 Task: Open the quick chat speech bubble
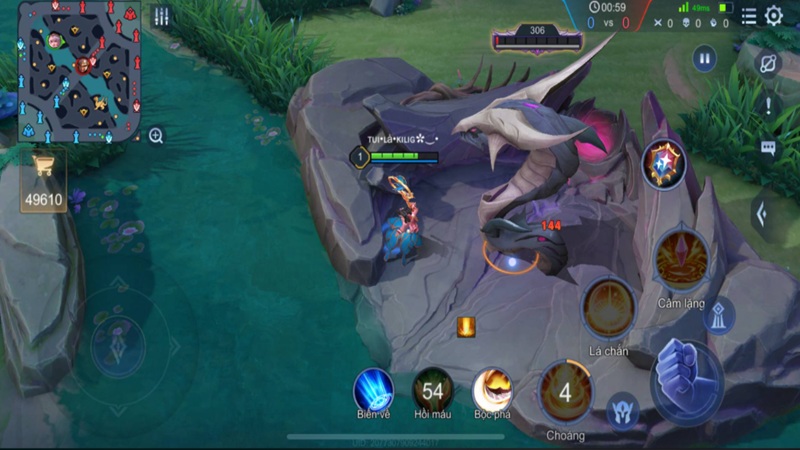coord(768,148)
